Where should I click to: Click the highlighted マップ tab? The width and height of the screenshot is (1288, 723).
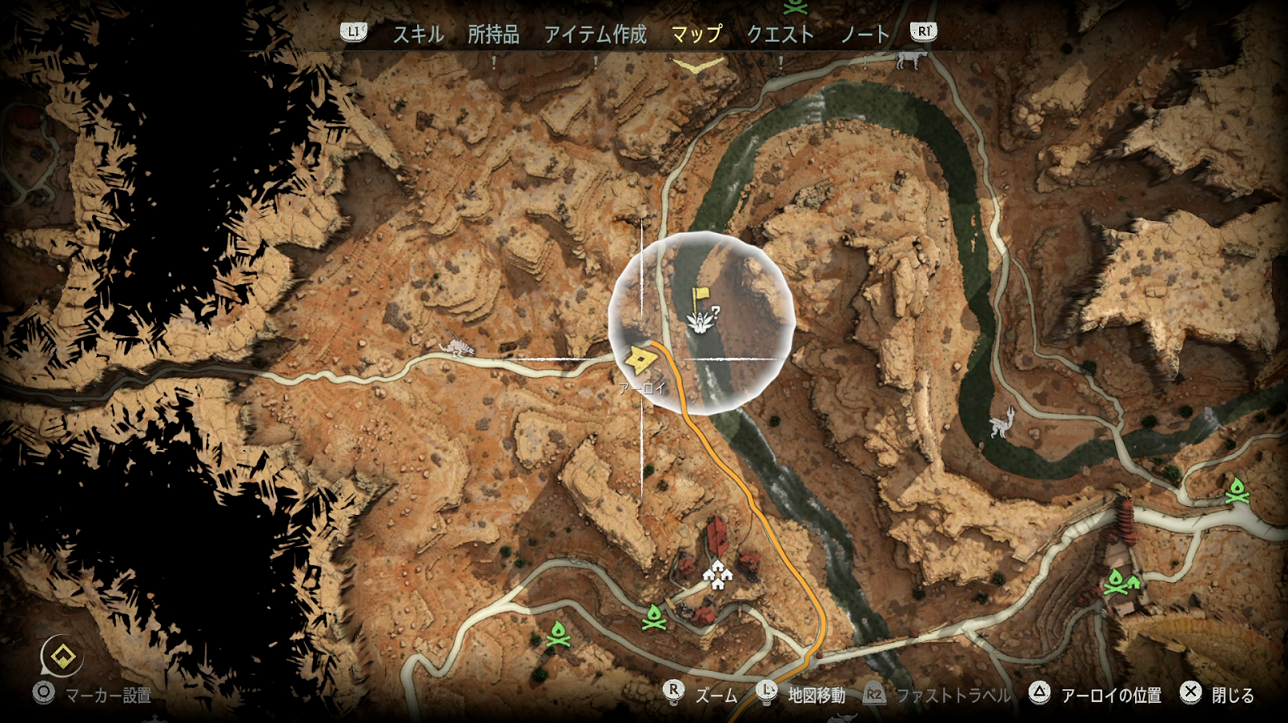(696, 34)
